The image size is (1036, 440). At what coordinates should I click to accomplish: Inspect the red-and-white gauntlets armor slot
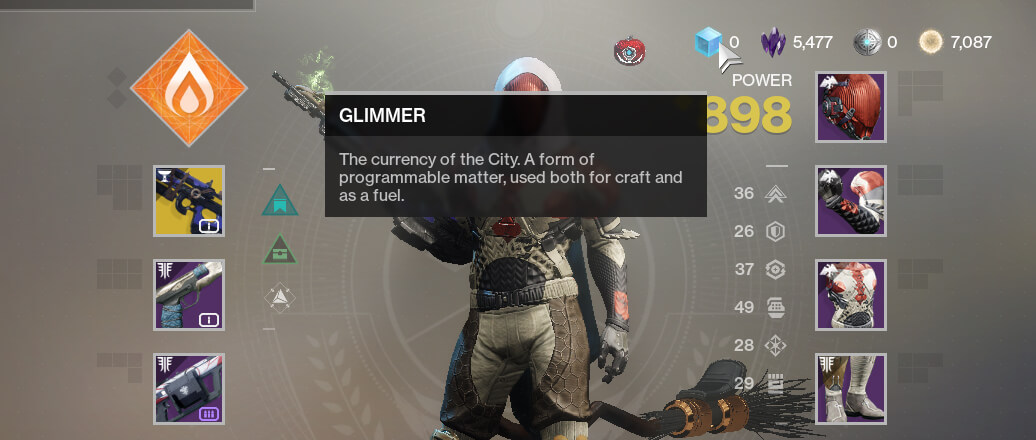point(851,201)
